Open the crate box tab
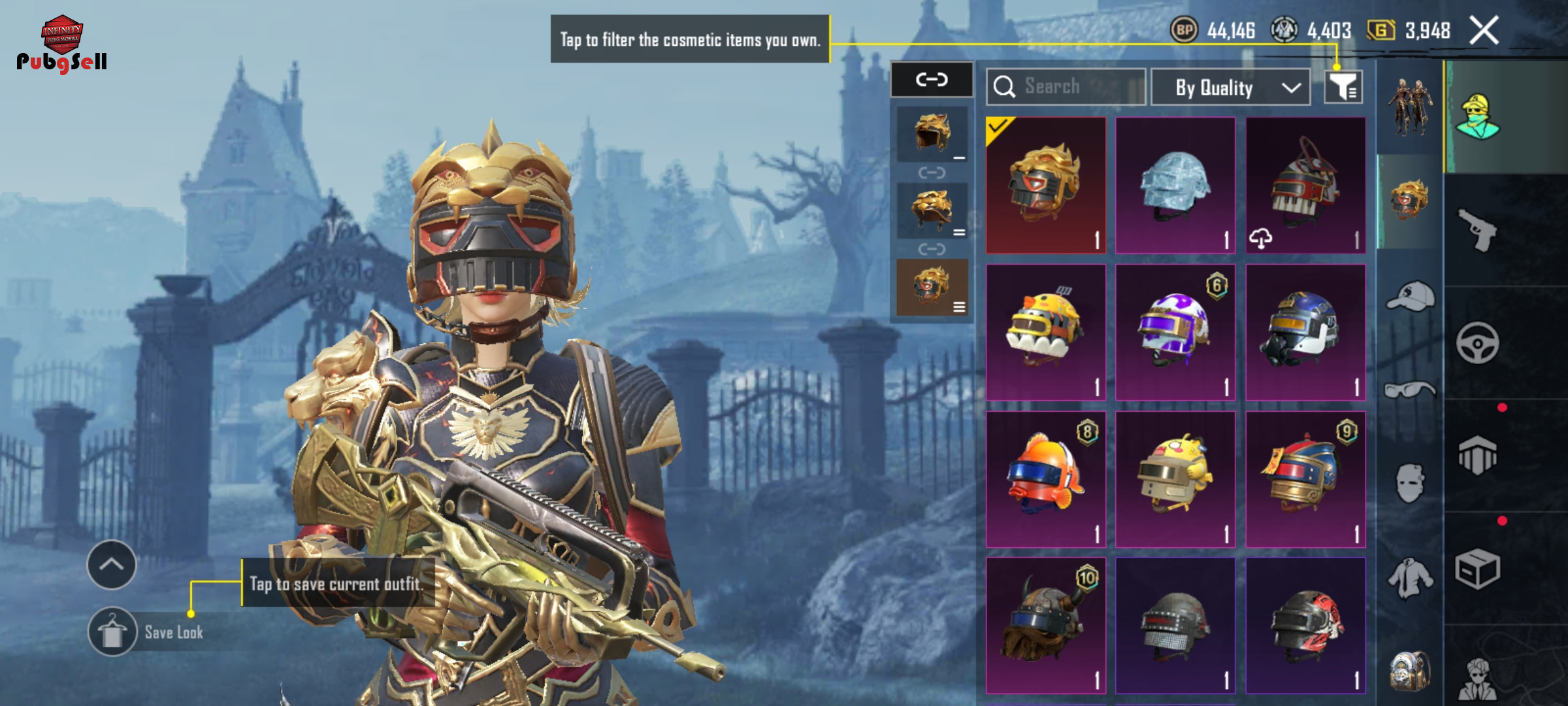1568x706 pixels. tap(1478, 569)
